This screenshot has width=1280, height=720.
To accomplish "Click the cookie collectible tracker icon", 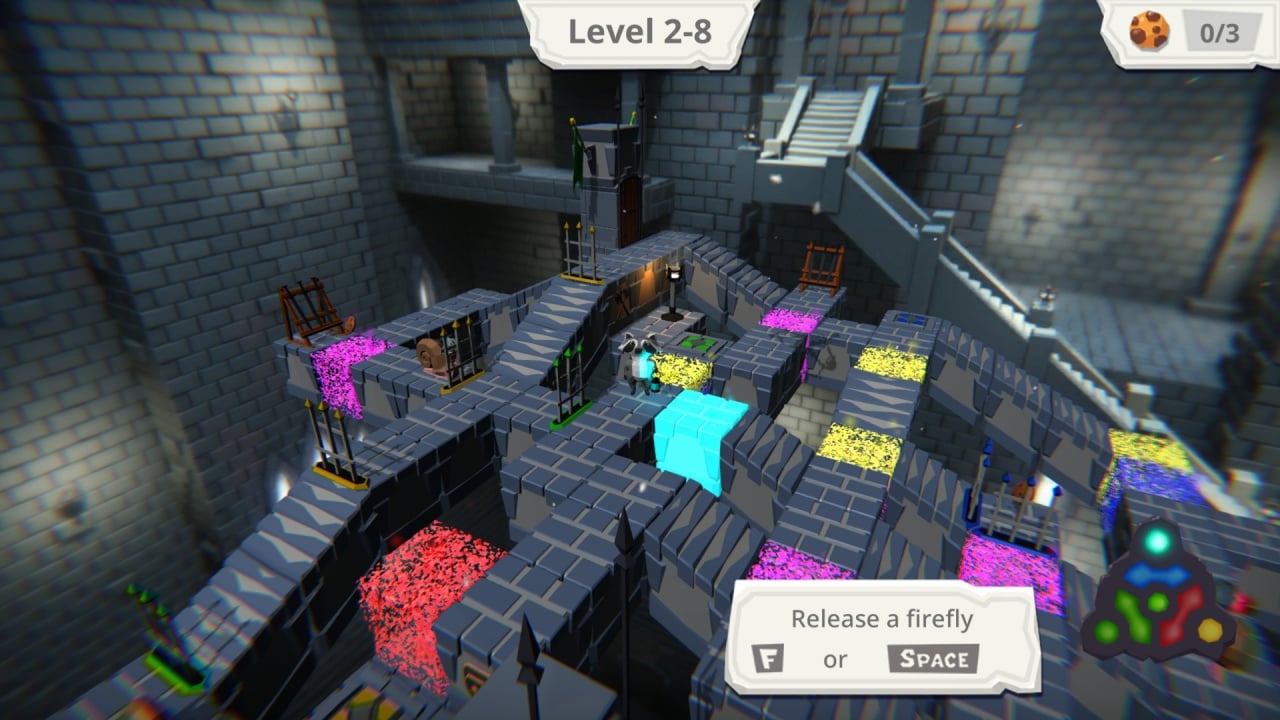I will pos(1149,31).
